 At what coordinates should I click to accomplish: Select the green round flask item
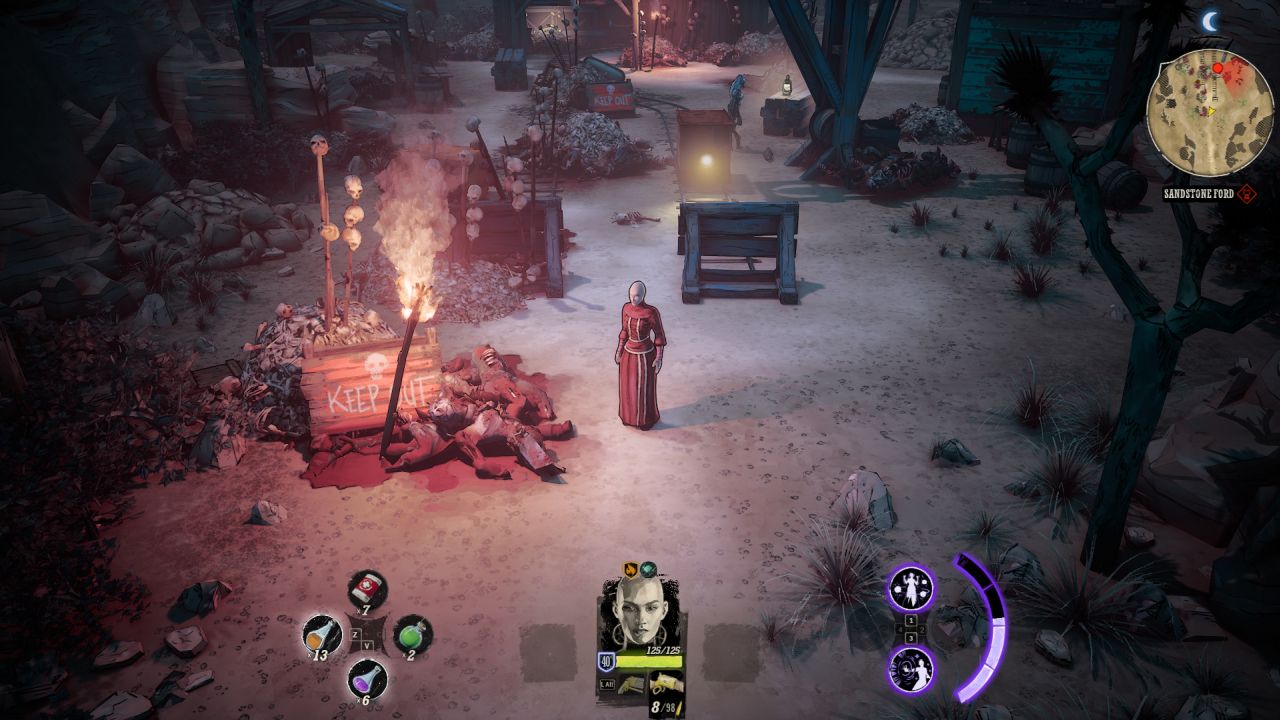pyautogui.click(x=412, y=634)
